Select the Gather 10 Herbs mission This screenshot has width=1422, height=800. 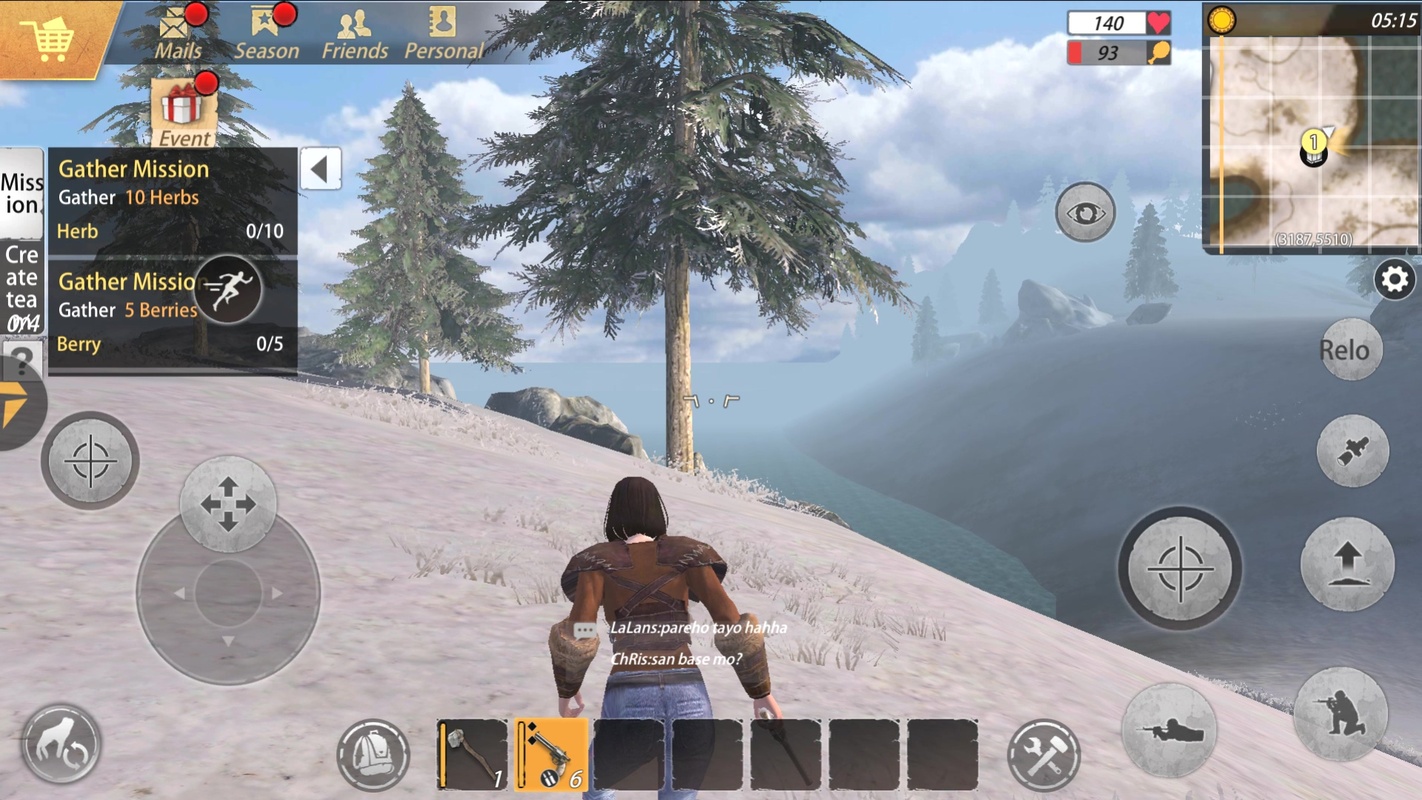171,200
